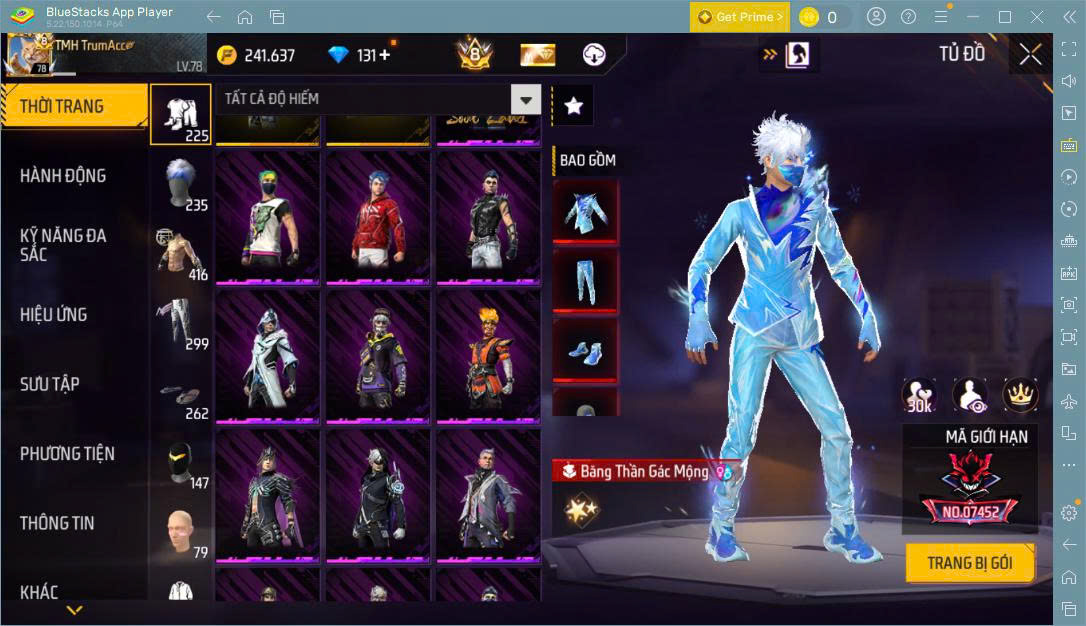Viewport: 1086px width, 626px height.
Task: Select the KỸ NĂNG ĐA SẮC tab
Action: point(63,245)
